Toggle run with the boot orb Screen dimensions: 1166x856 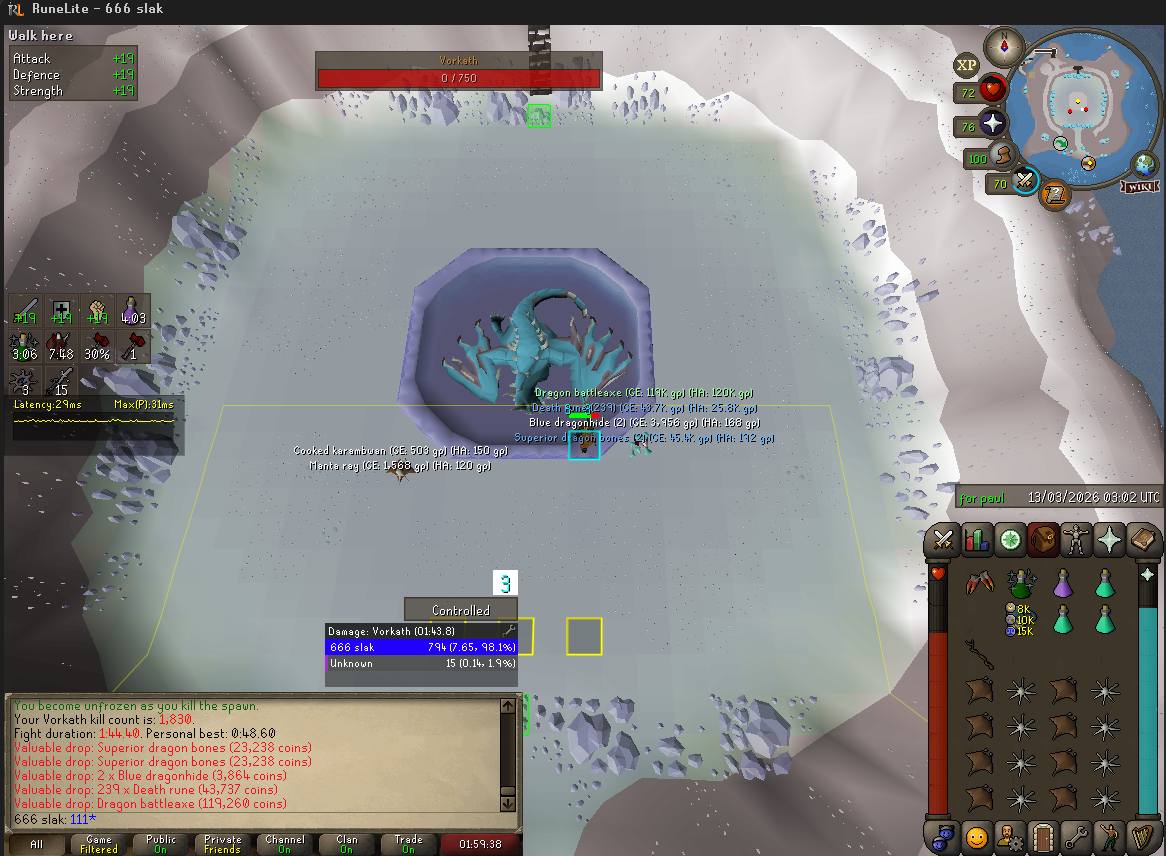click(x=1004, y=156)
